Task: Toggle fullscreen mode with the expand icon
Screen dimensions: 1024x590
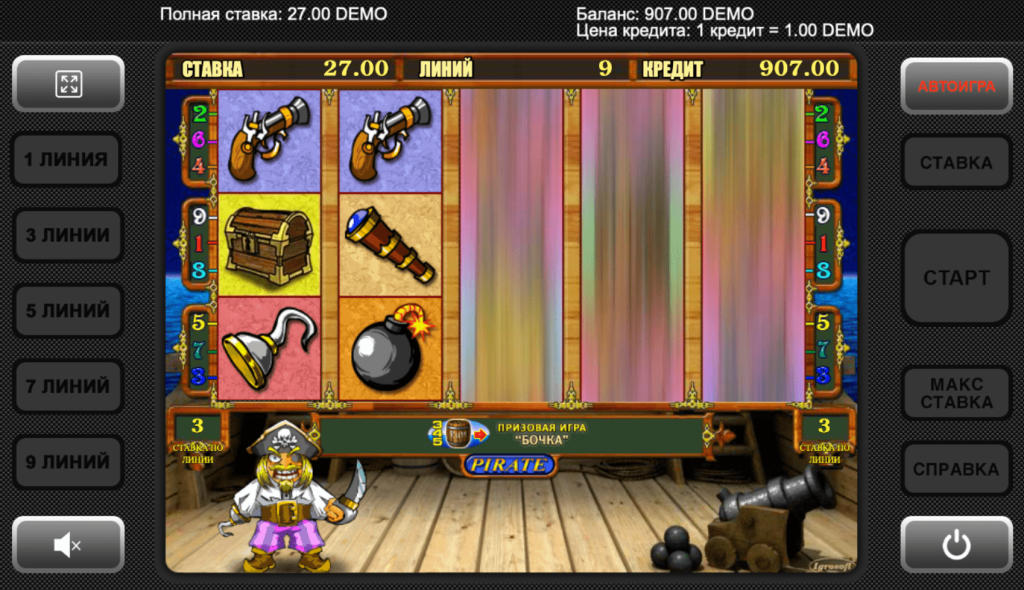Action: (68, 84)
